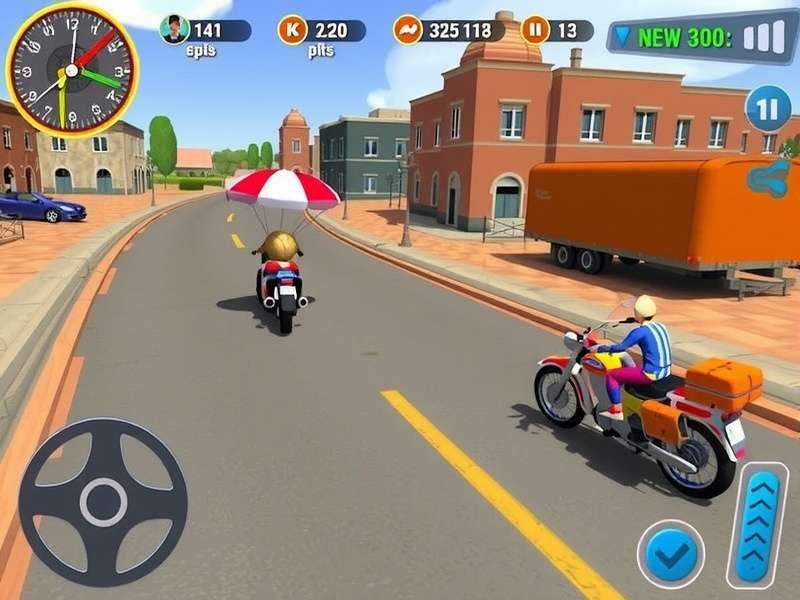800x600 pixels.
Task: Open the NEW 300 panel
Action: coord(700,38)
